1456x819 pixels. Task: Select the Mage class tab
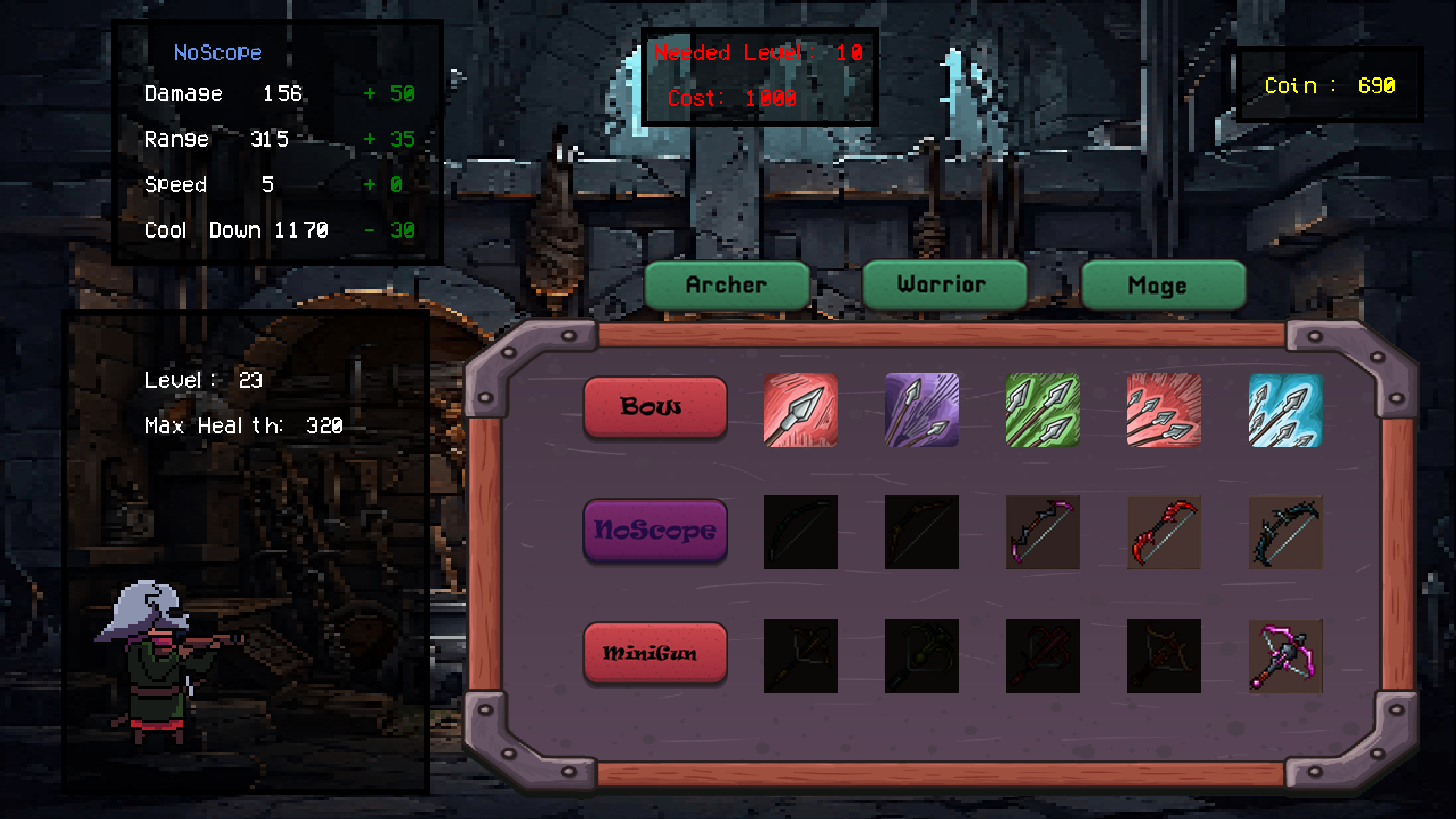[1163, 286]
